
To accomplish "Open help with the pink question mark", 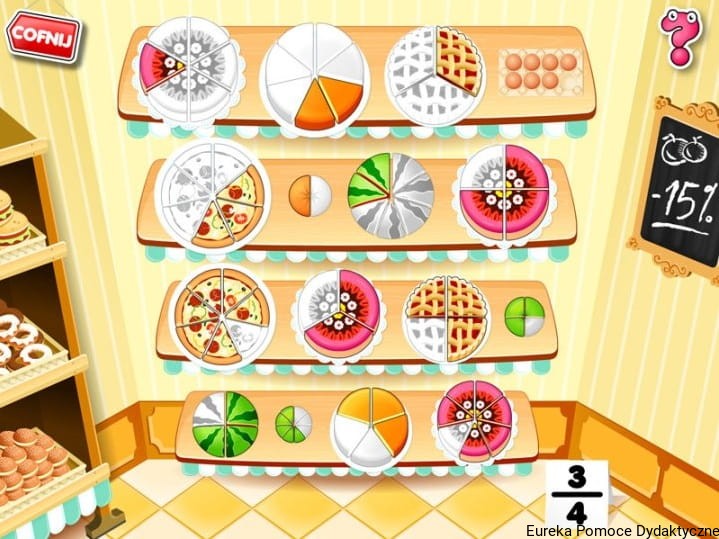I will click(681, 37).
